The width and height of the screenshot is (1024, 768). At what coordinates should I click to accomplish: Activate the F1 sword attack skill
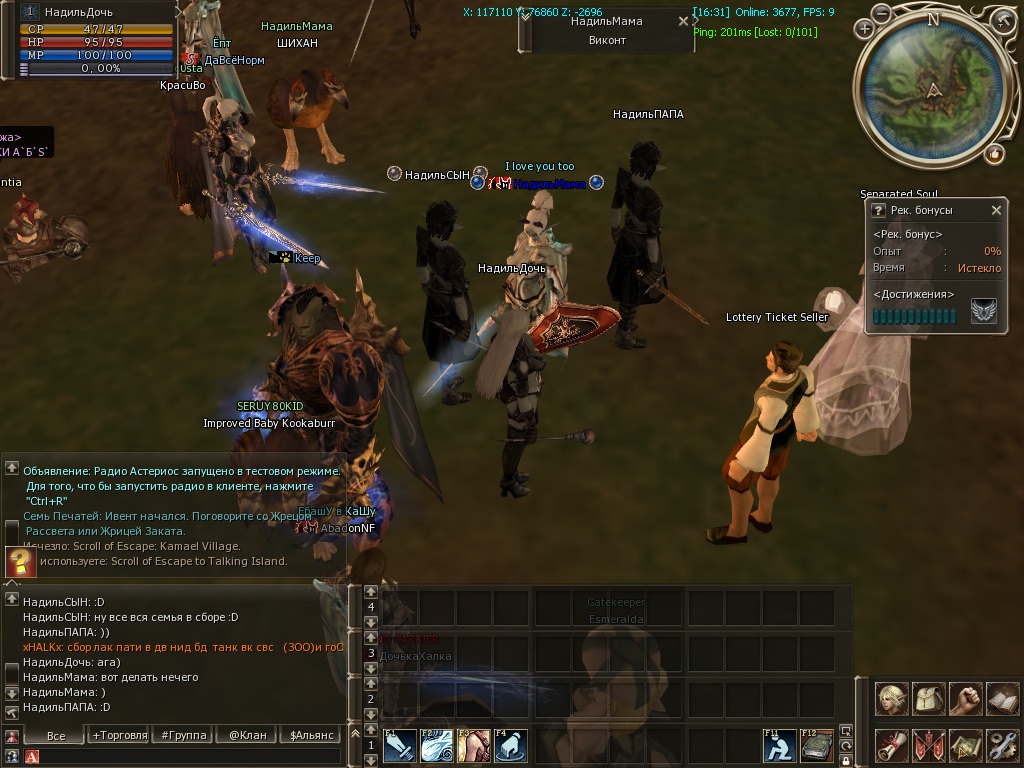[399, 746]
